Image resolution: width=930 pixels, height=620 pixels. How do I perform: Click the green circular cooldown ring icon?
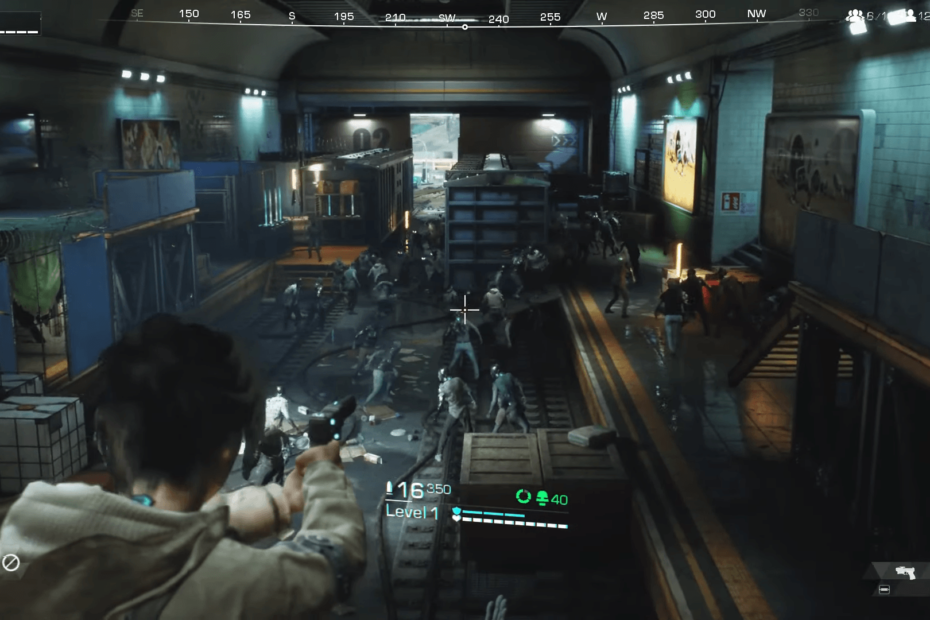[x=523, y=496]
